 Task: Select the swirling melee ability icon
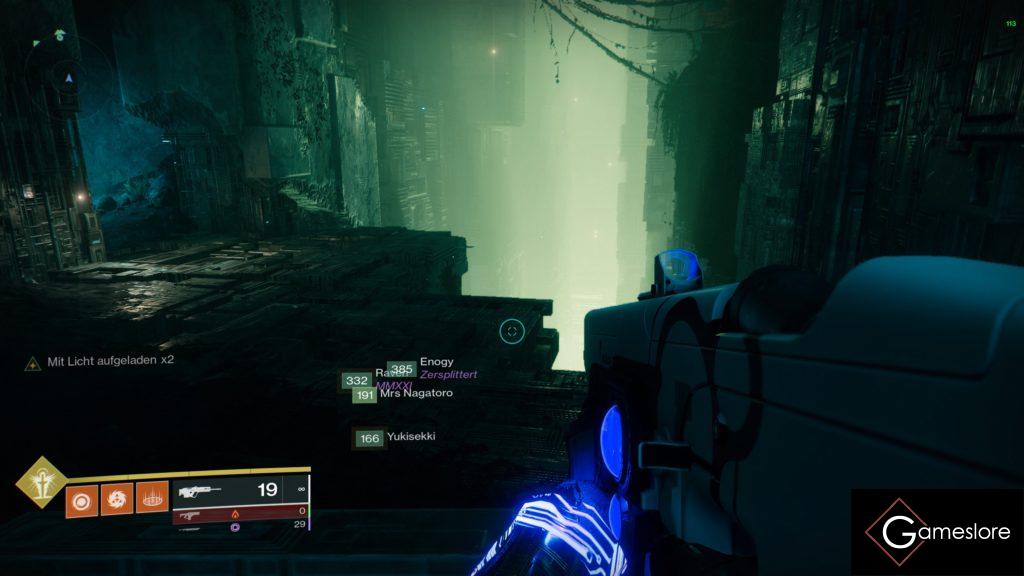117,498
